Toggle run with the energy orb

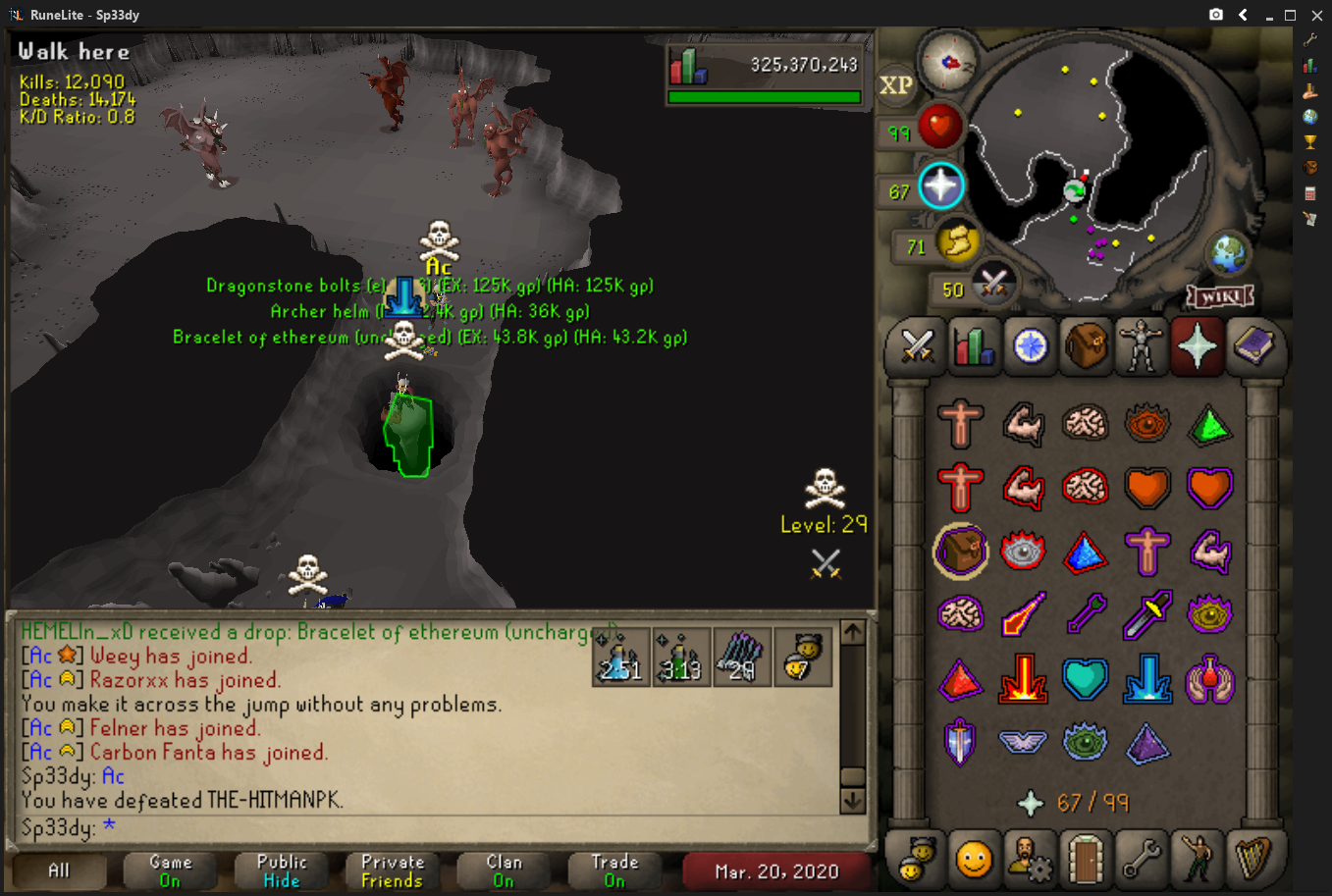point(956,241)
